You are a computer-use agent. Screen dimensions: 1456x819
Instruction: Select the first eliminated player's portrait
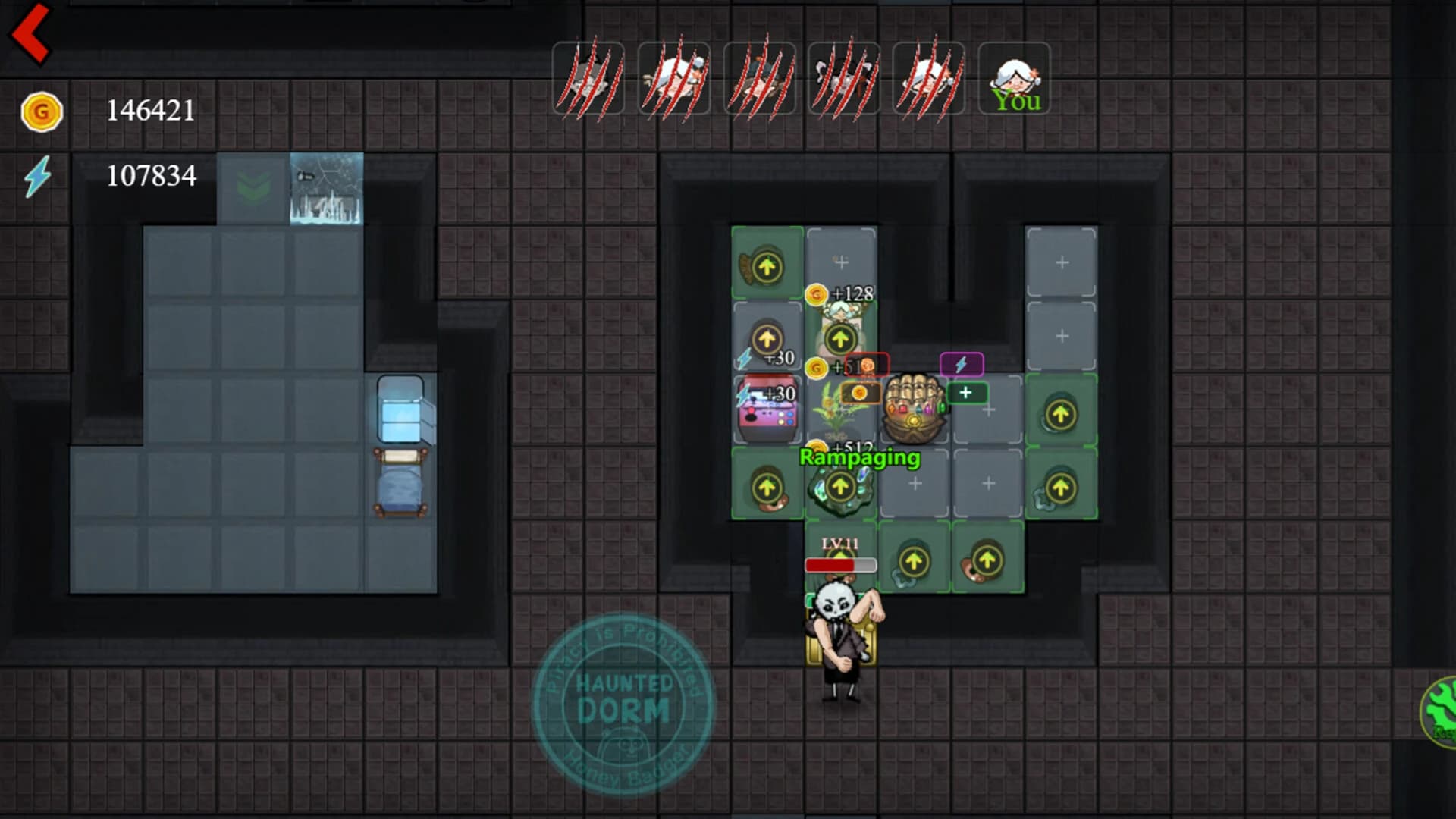[589, 78]
